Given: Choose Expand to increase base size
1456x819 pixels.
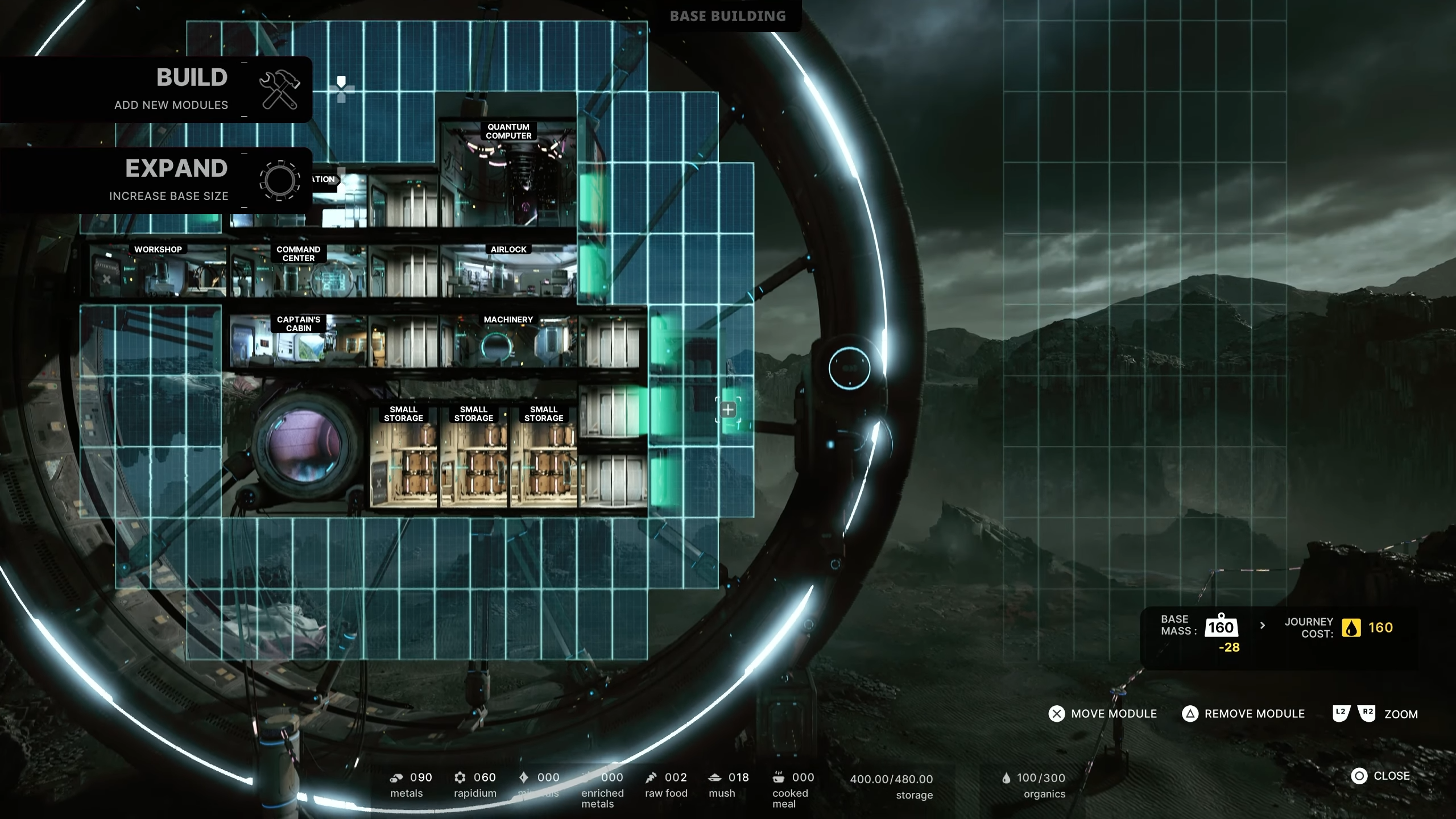Looking at the screenshot, I should (x=171, y=181).
